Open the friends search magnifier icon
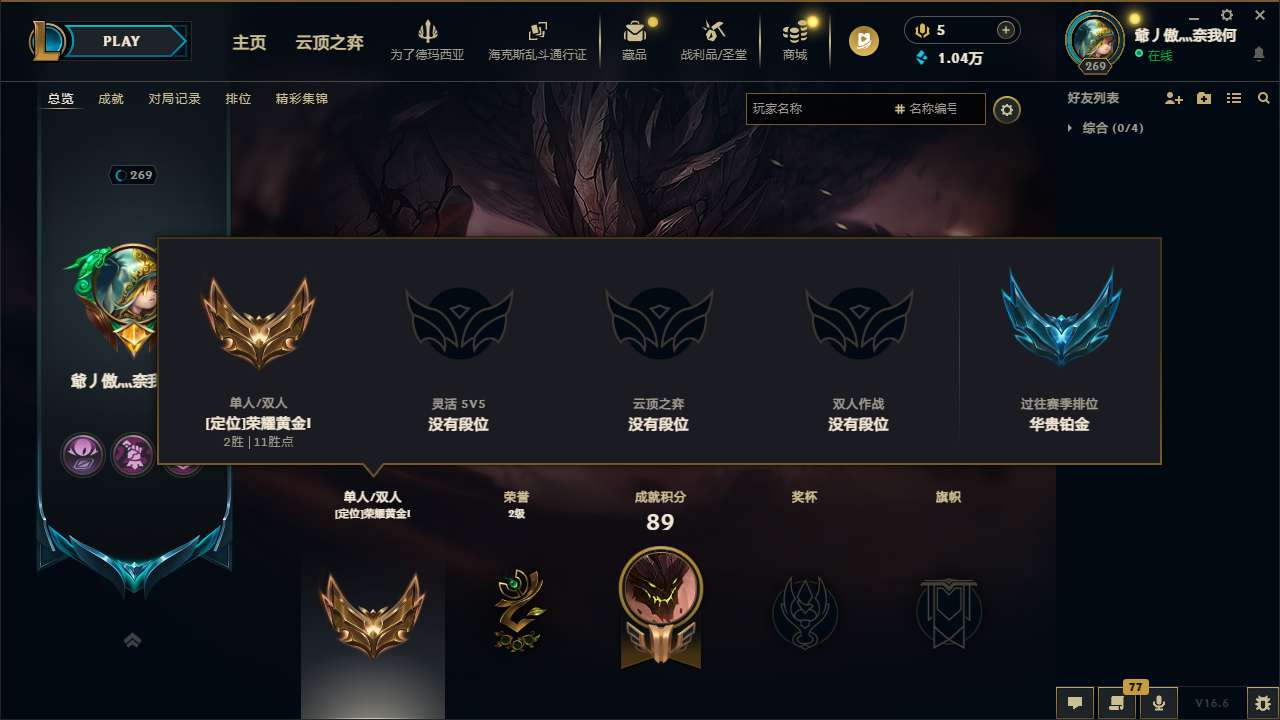Image resolution: width=1280 pixels, height=720 pixels. tap(1264, 98)
